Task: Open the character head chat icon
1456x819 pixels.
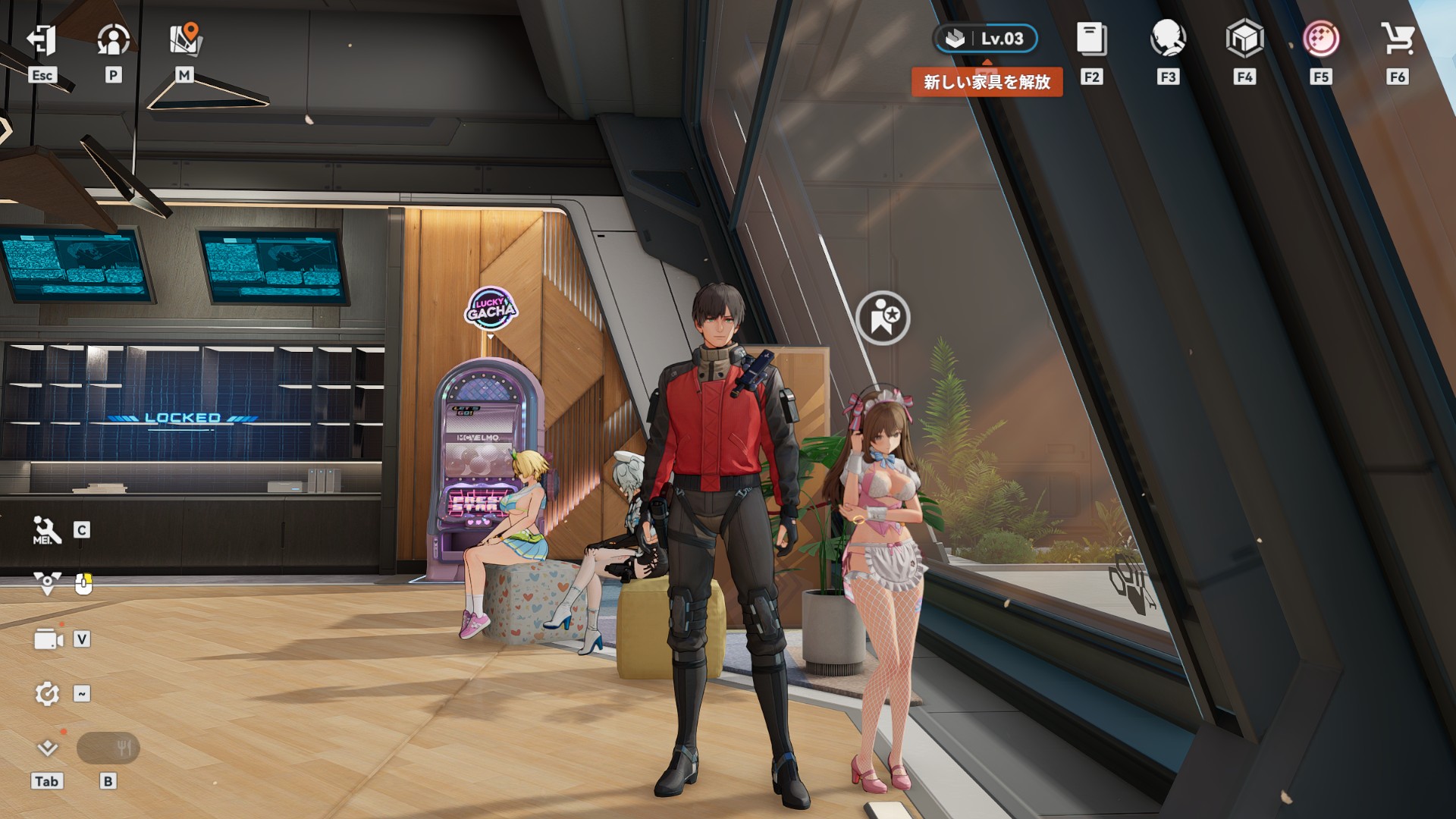Action: (x=1168, y=39)
